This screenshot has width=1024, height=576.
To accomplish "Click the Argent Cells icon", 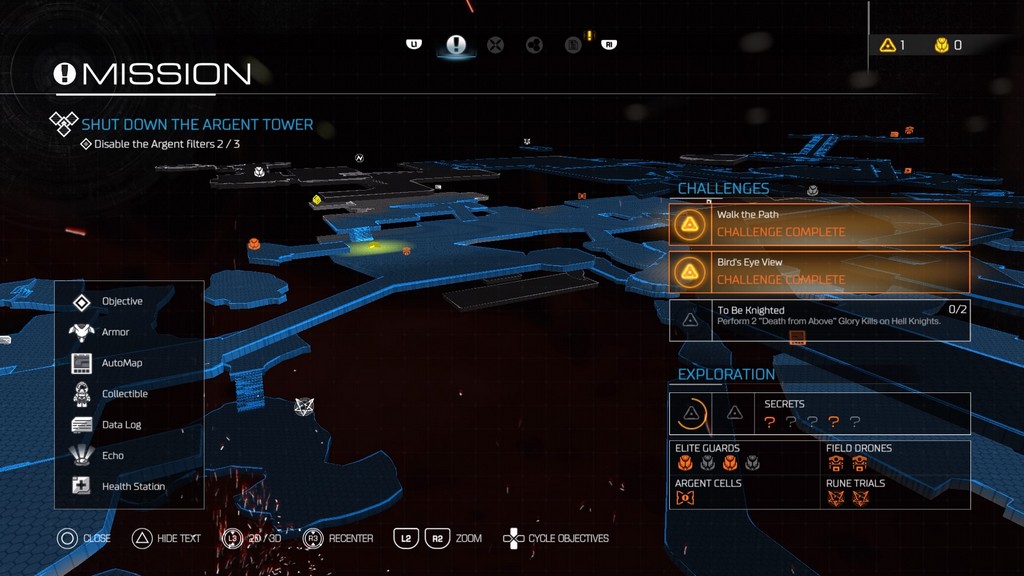I will pyautogui.click(x=685, y=498).
